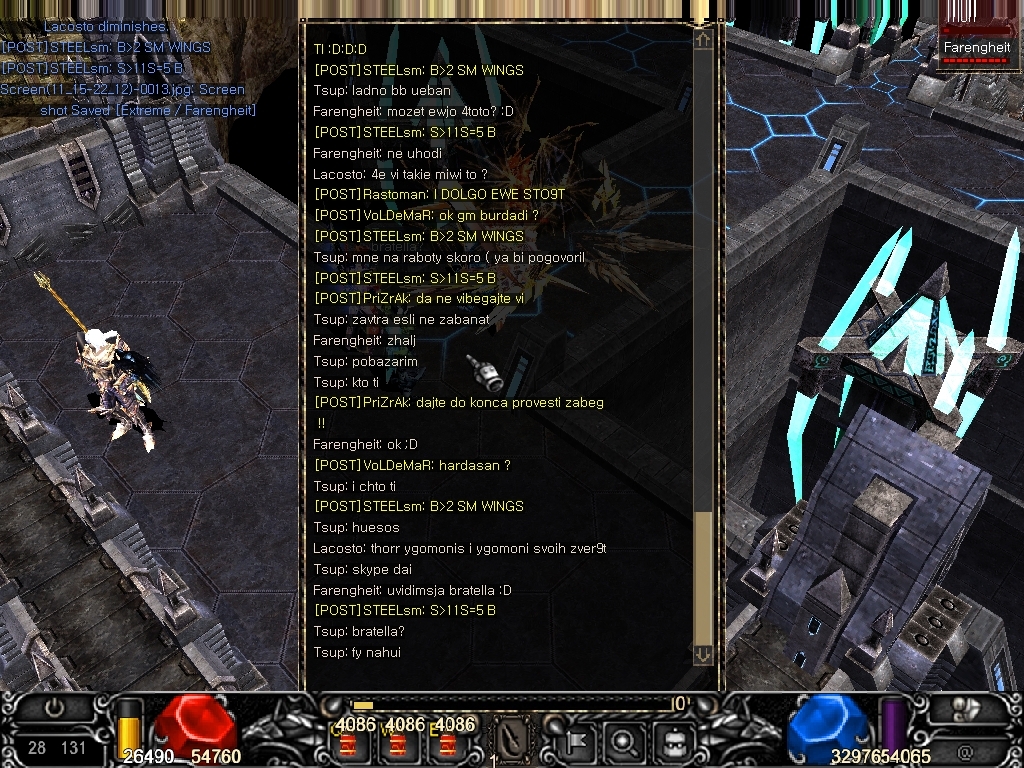This screenshot has width=1024, height=768.
Task: Click VoLDeMaR's 'hardasan ?' post message
Action: (x=412, y=465)
